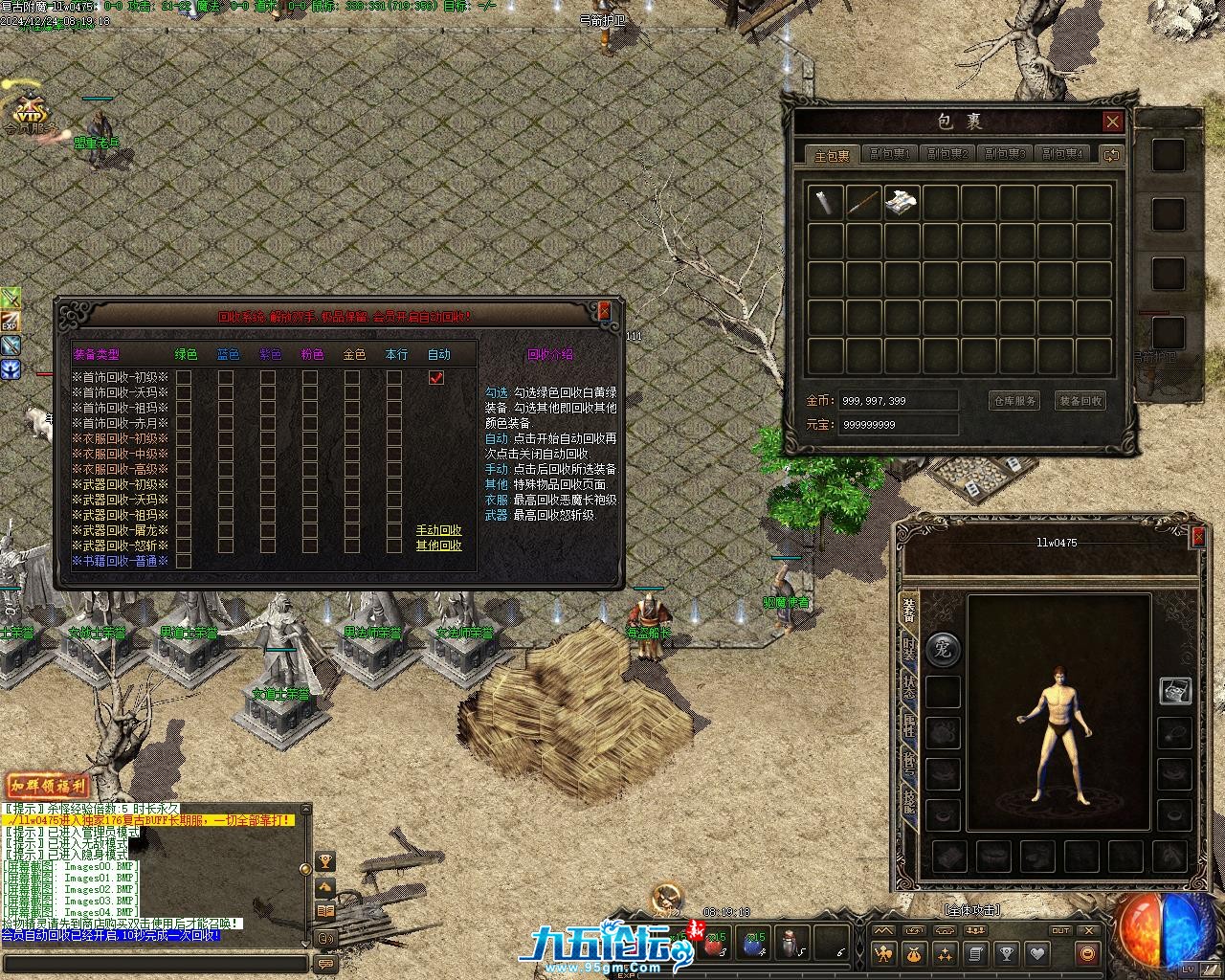Use the red potion in the hotbar
The width and height of the screenshot is (1225, 980).
714,945
